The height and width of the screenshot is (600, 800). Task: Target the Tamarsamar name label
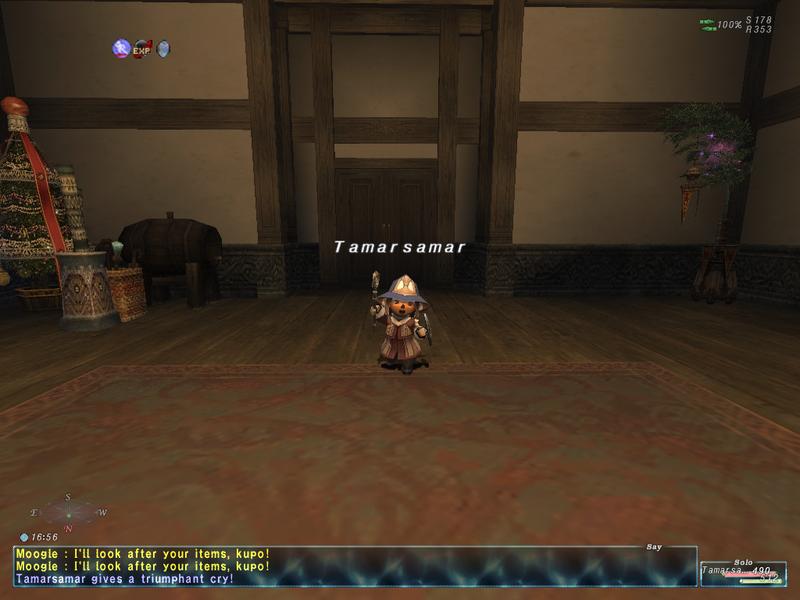(x=399, y=247)
